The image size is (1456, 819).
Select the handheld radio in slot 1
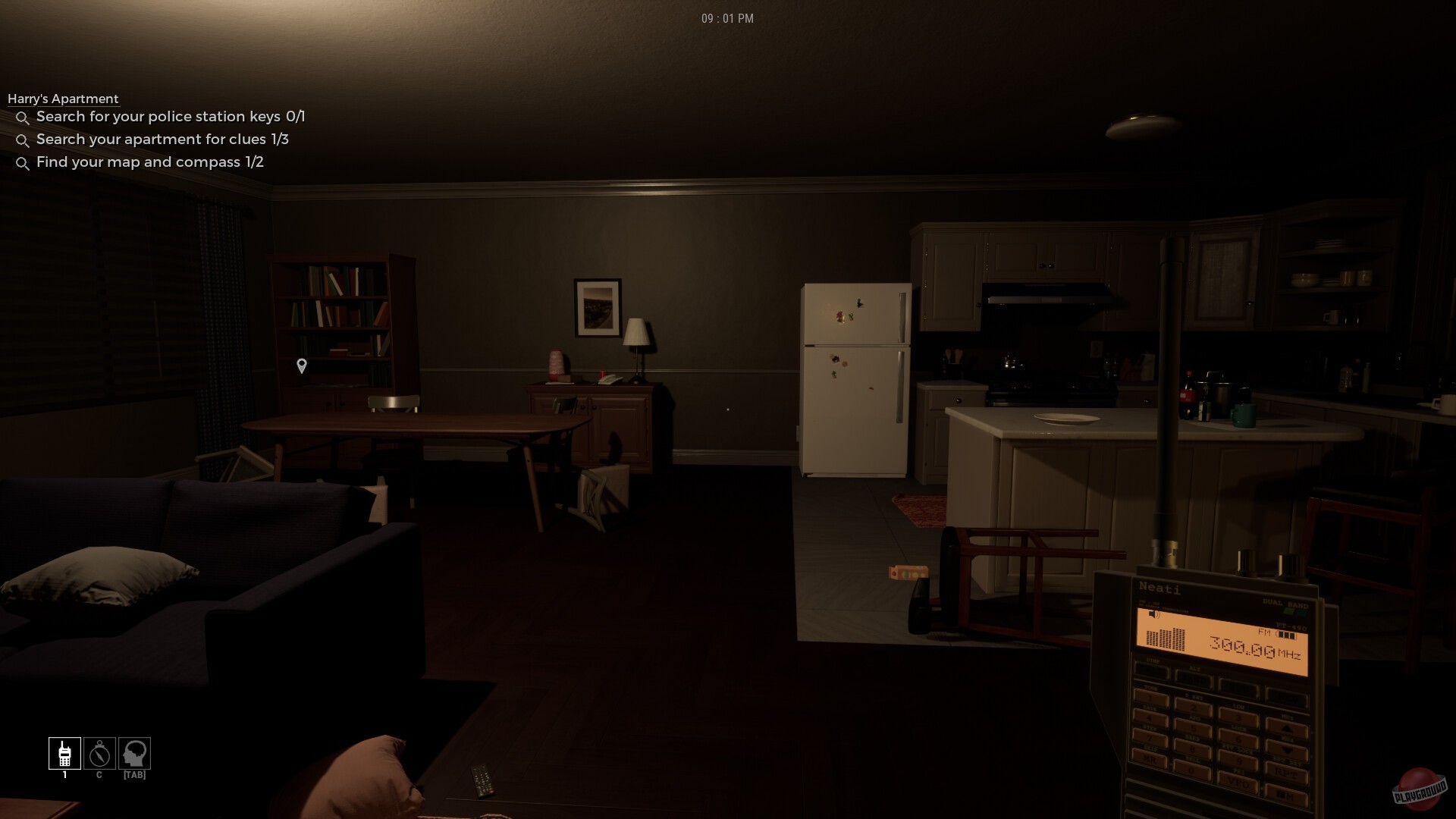coord(64,753)
